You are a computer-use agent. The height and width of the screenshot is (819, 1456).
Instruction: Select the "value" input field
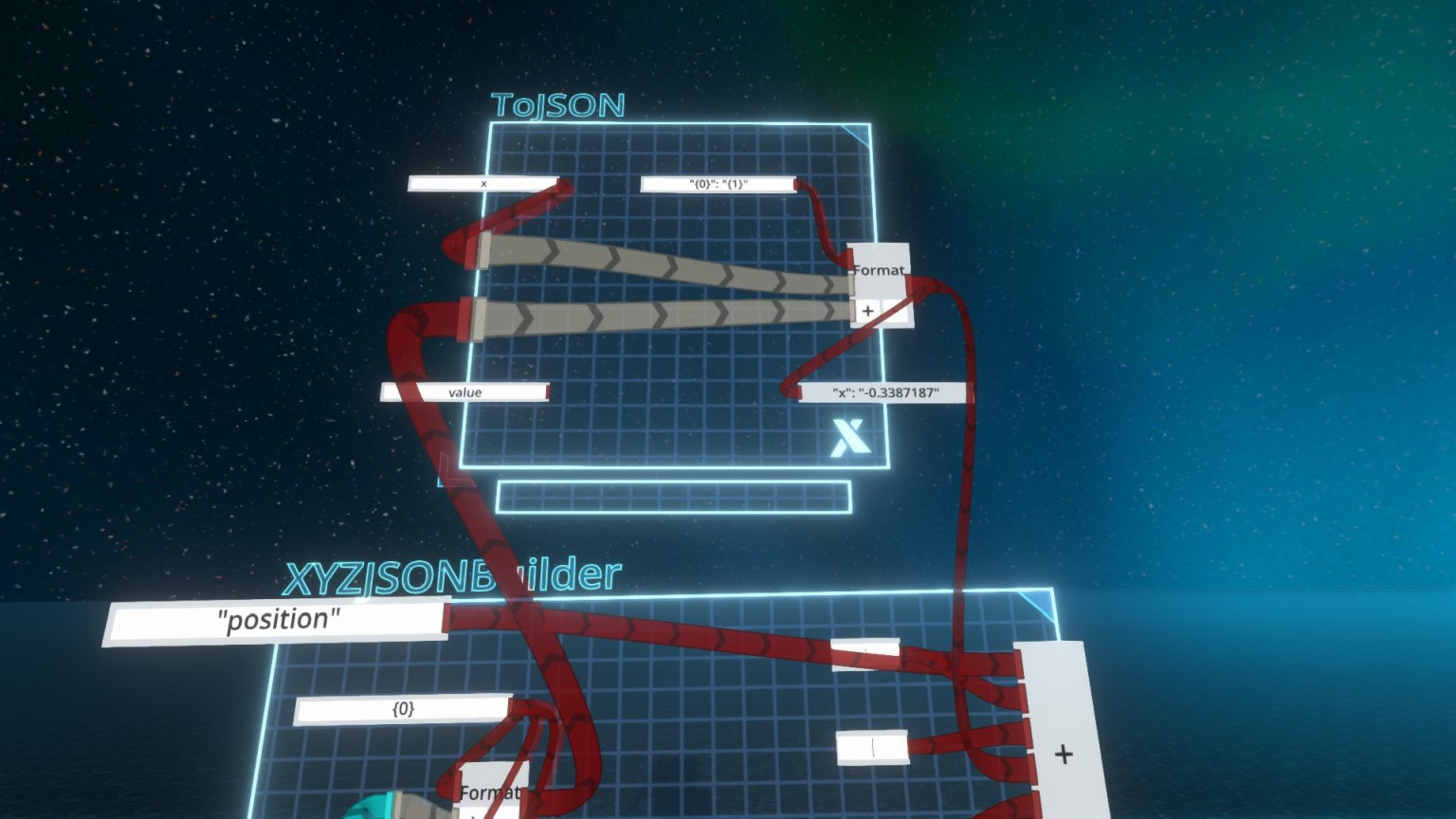point(464,391)
